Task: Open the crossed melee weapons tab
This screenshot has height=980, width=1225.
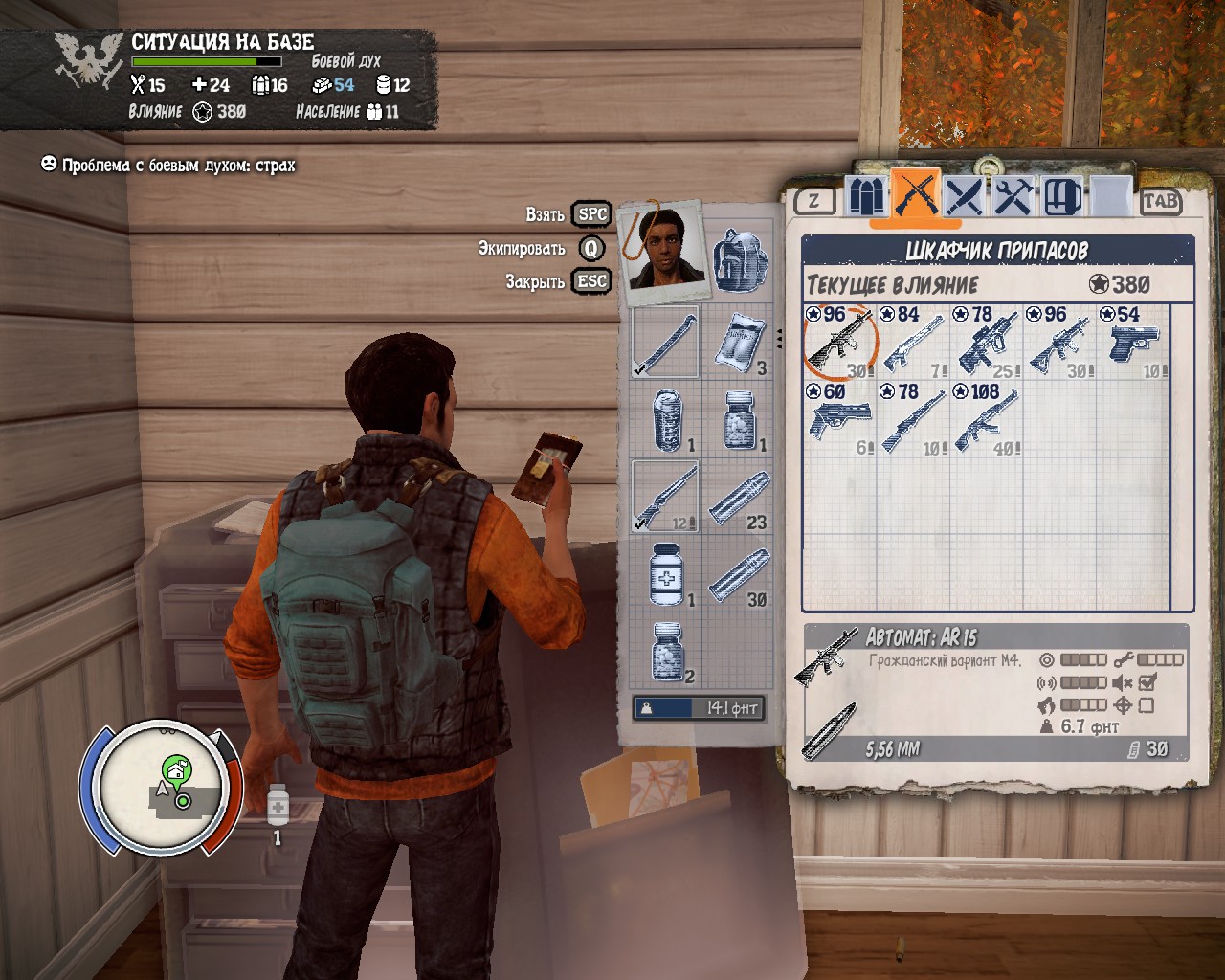Action: click(966, 197)
